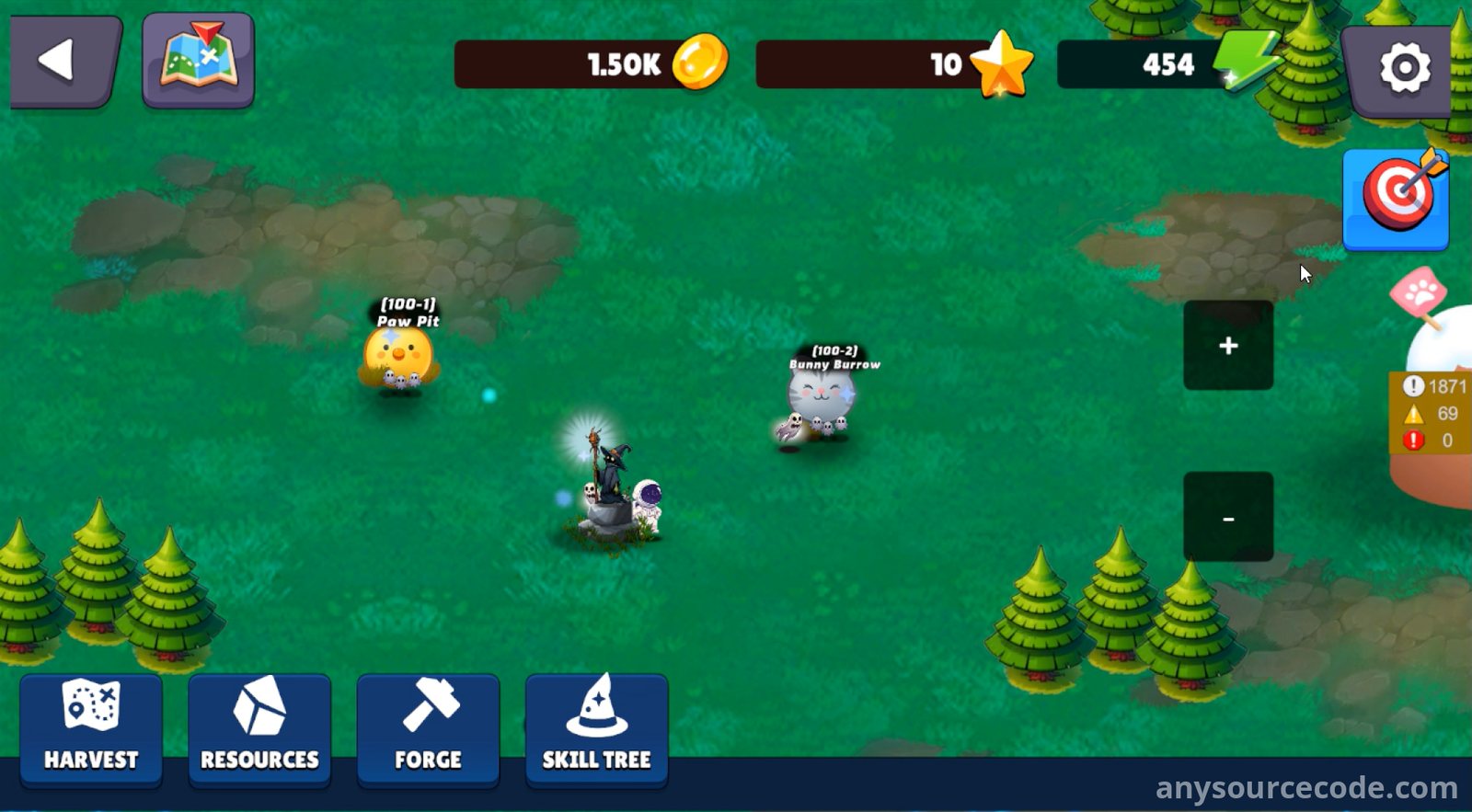Open the Forge
This screenshot has height=812, width=1472.
coord(428,730)
